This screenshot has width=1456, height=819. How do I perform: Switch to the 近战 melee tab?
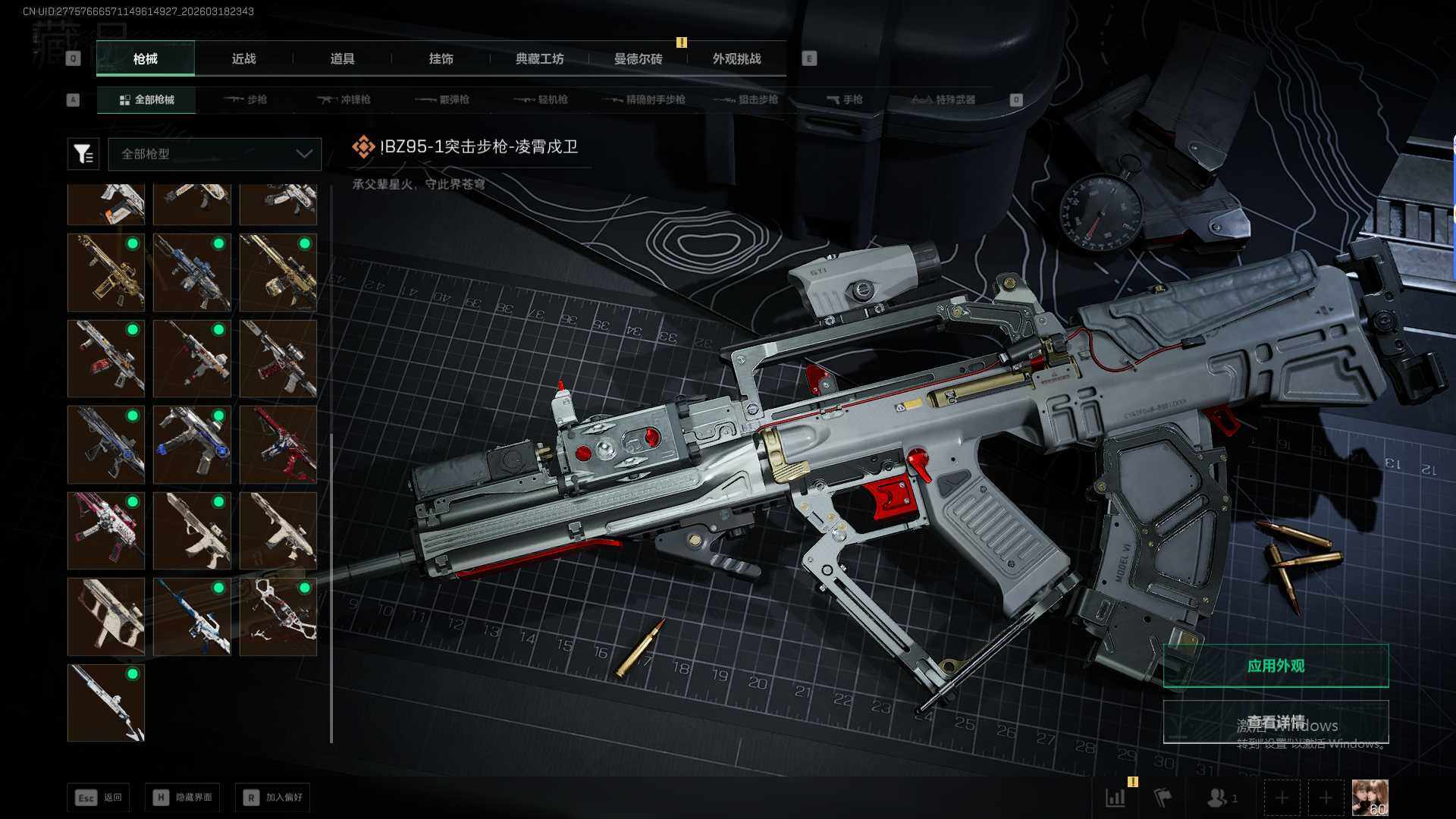click(243, 59)
